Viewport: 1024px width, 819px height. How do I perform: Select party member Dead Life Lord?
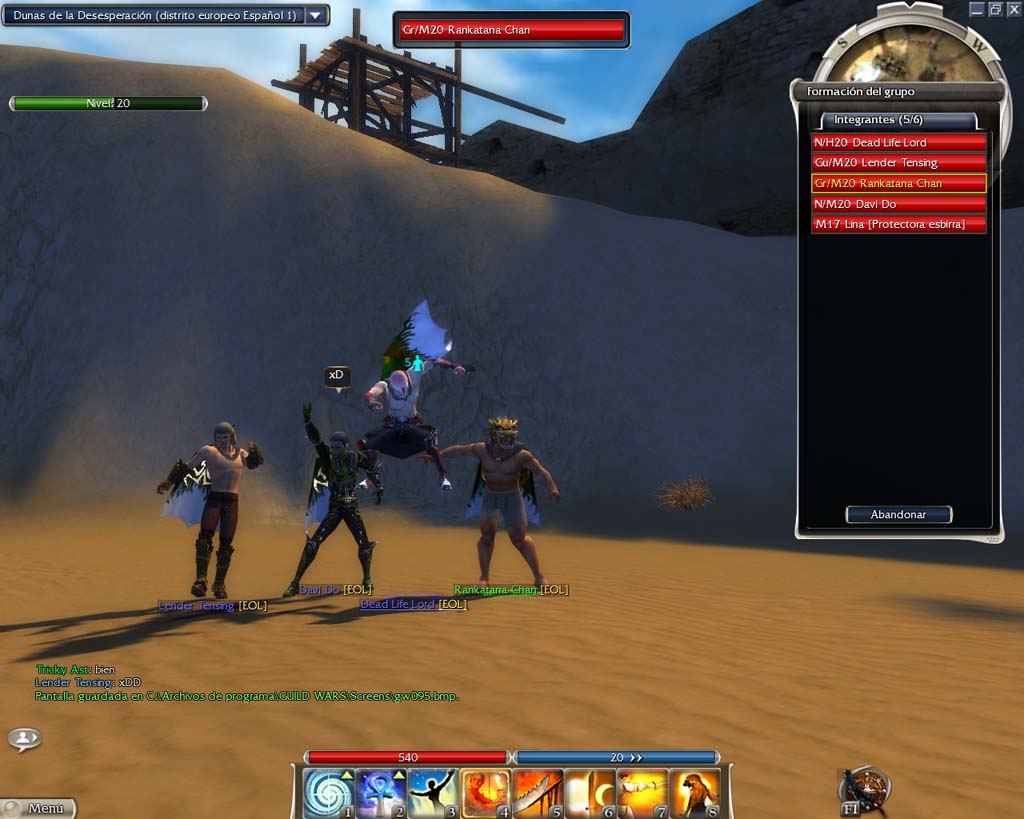(x=898, y=142)
